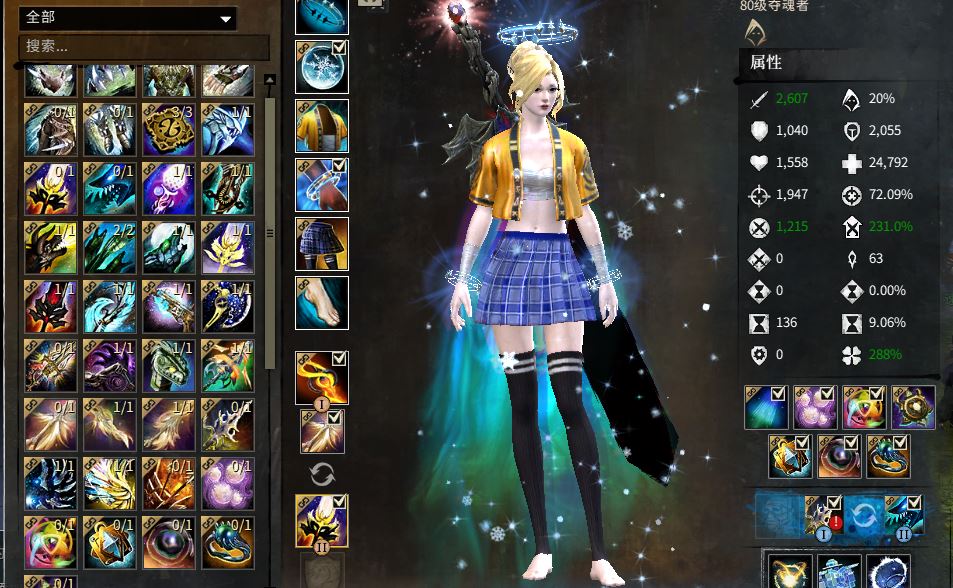Click the 搜索 search box
Viewport: 953px width, 588px height.
143,46
